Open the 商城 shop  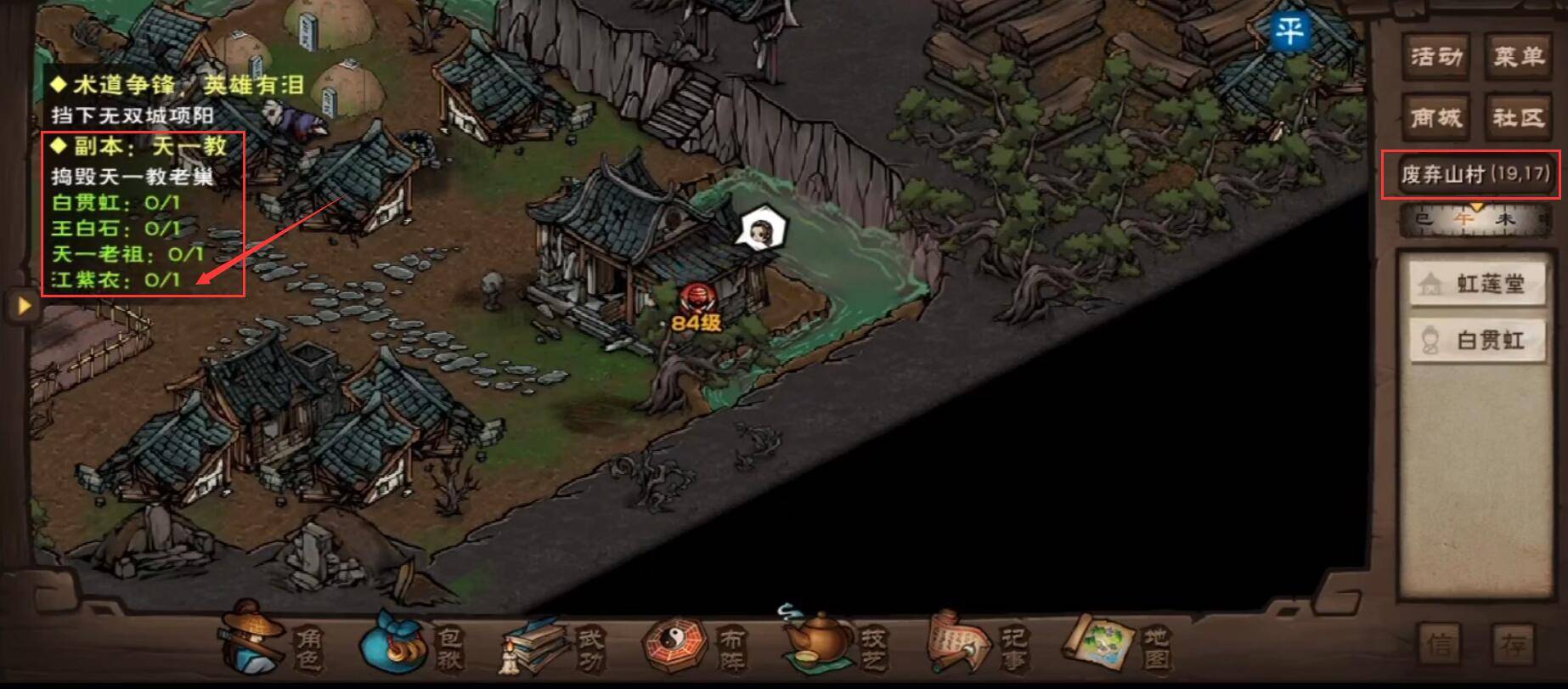pyautogui.click(x=1436, y=117)
